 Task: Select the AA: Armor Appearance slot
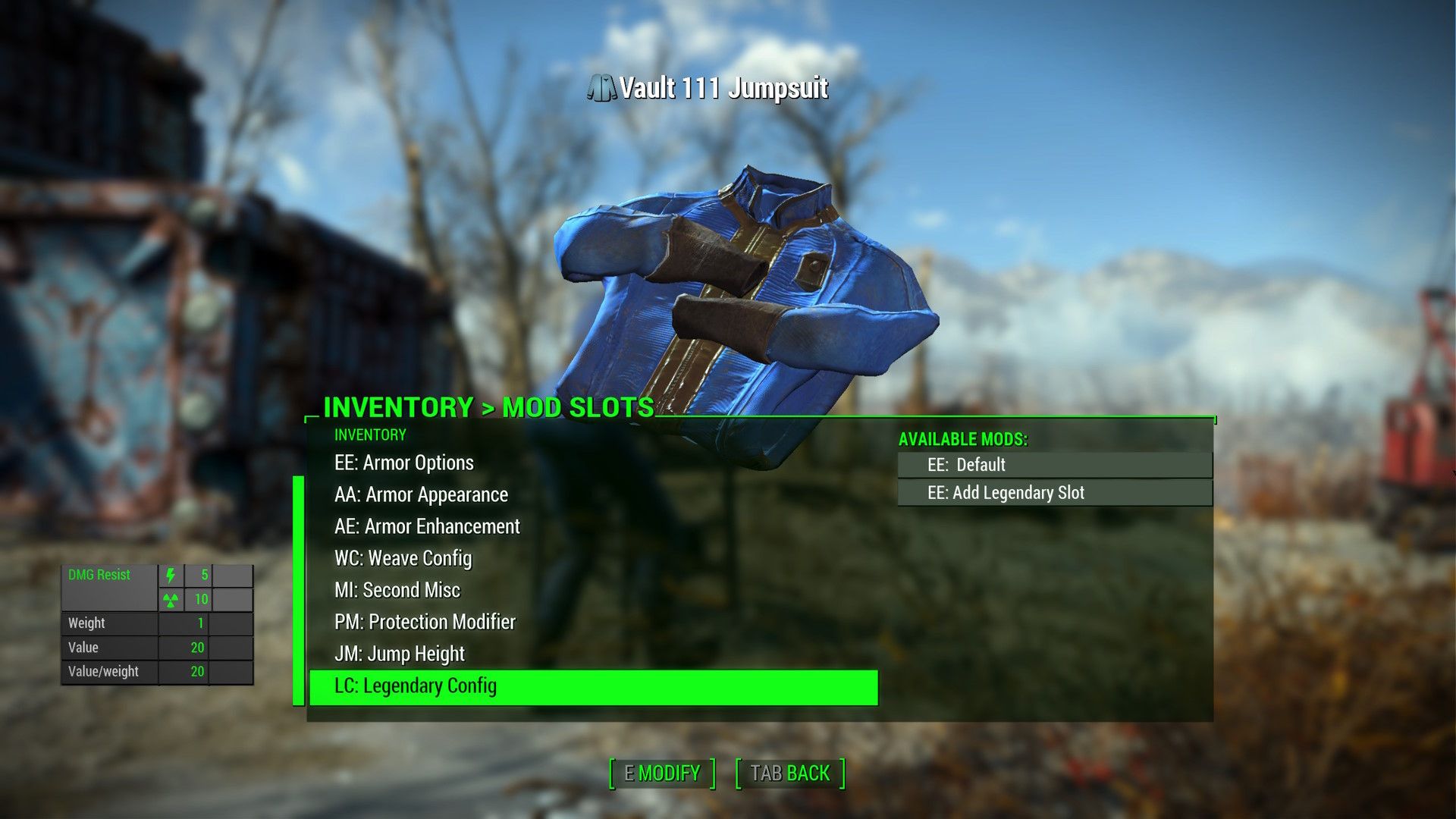click(419, 494)
